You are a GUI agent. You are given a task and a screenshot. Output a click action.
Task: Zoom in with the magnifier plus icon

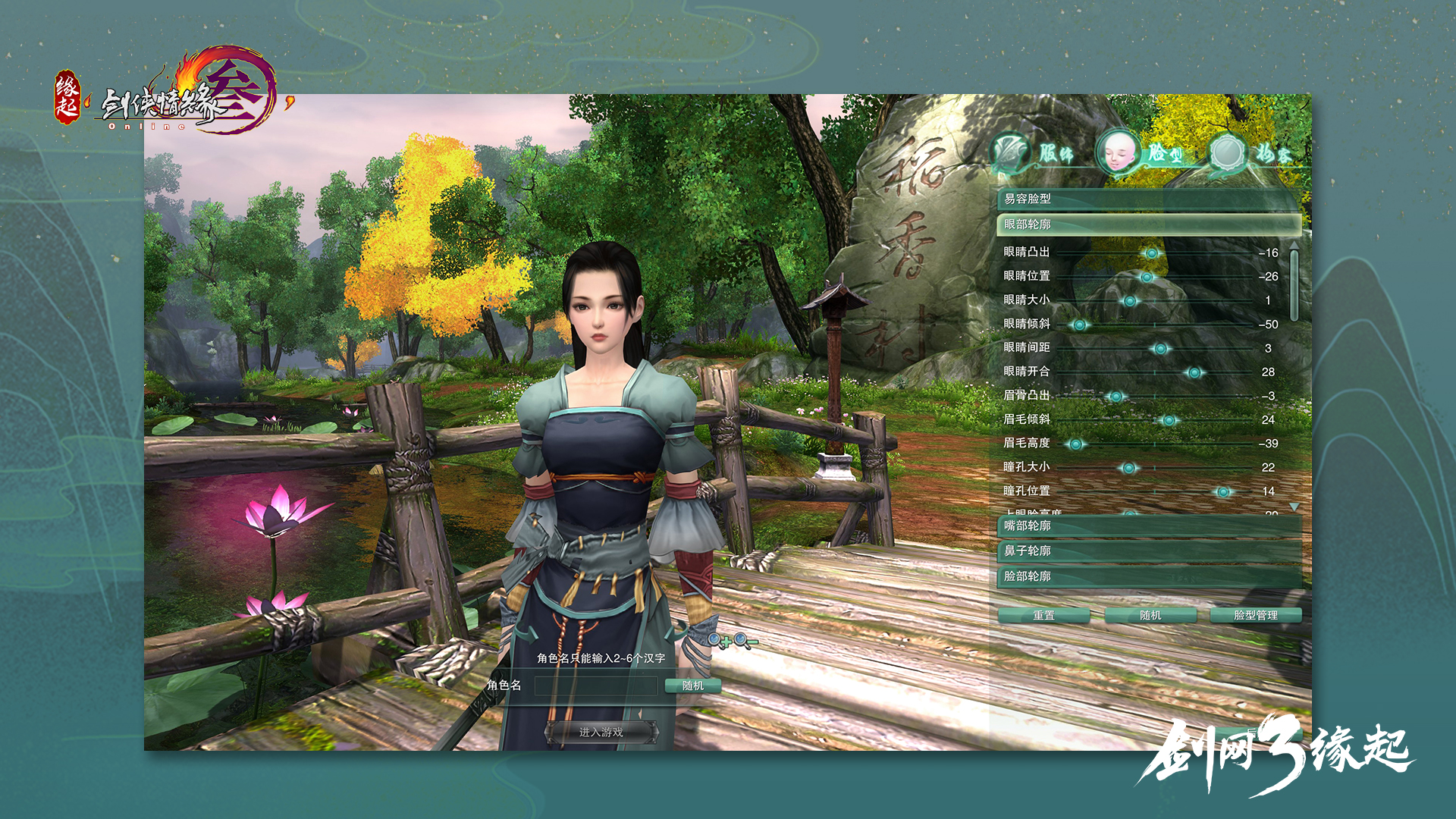coord(717,642)
